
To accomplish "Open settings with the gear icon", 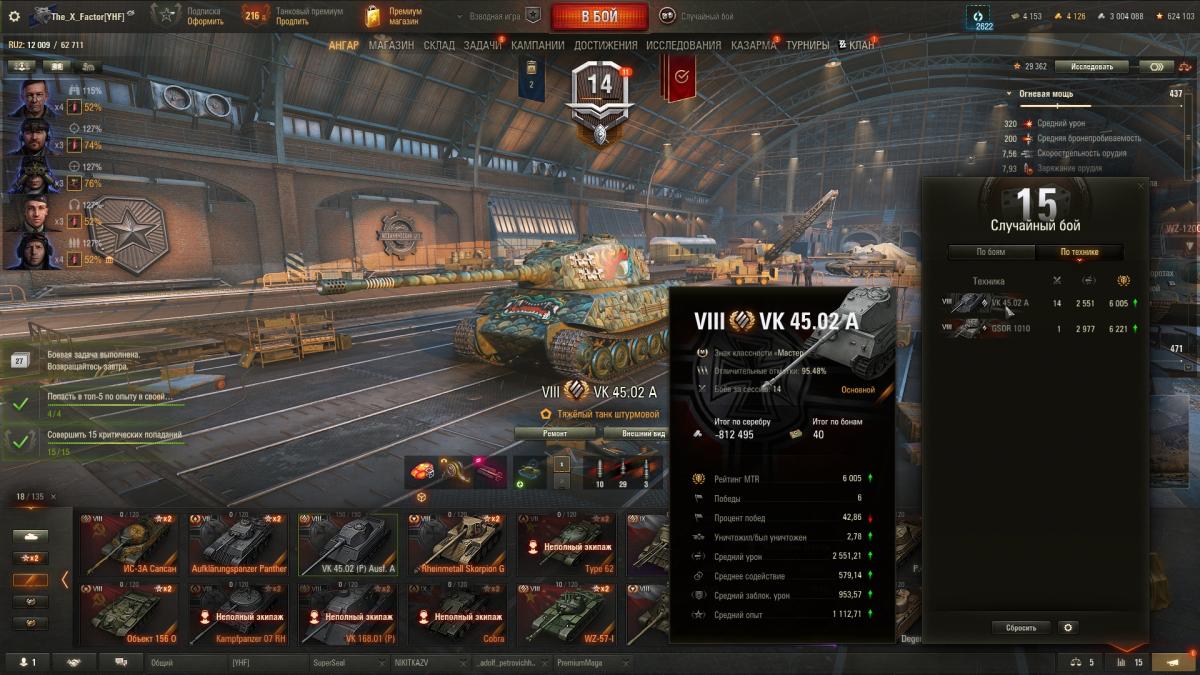I will tap(14, 16).
